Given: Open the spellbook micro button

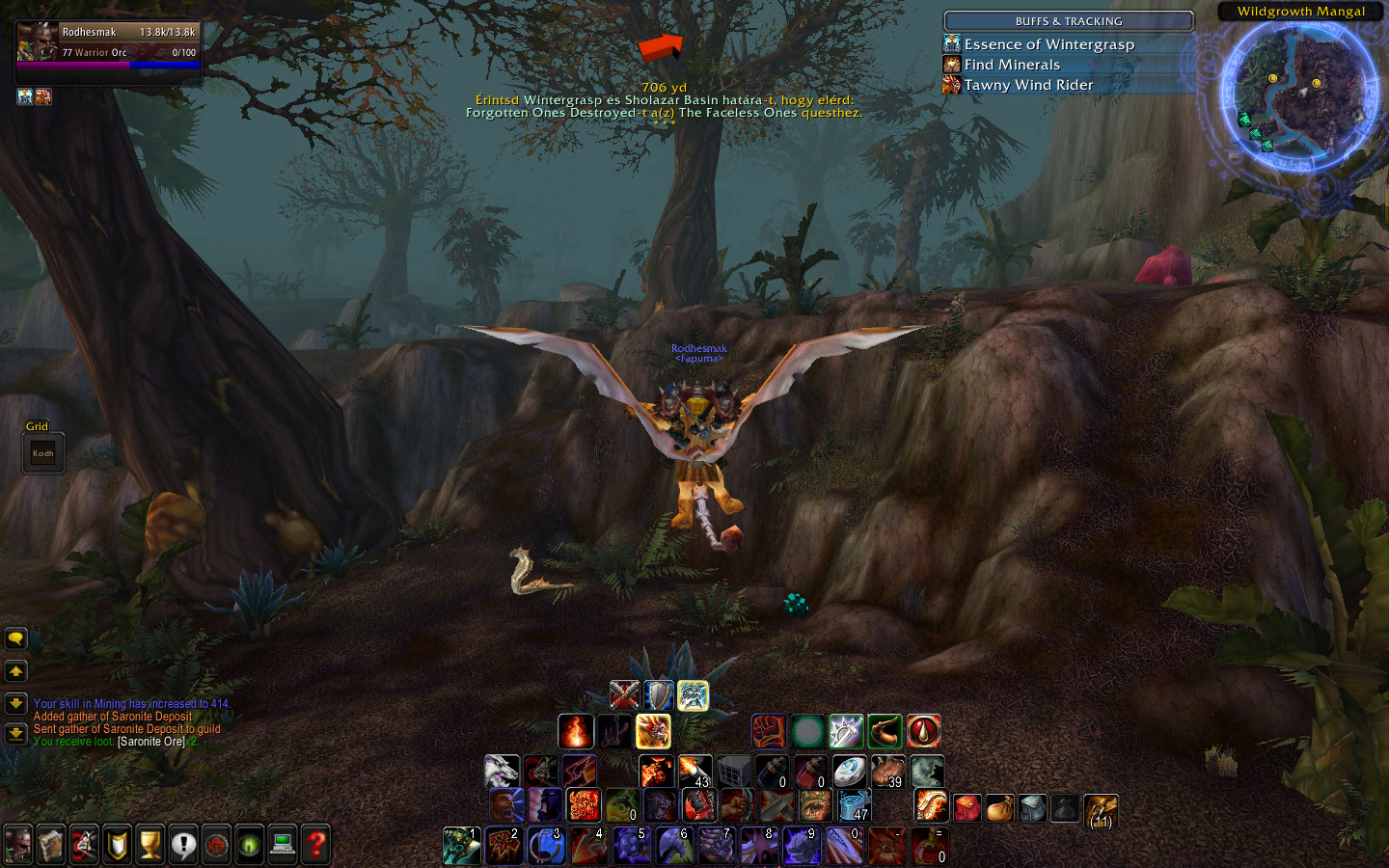Looking at the screenshot, I should point(51,845).
